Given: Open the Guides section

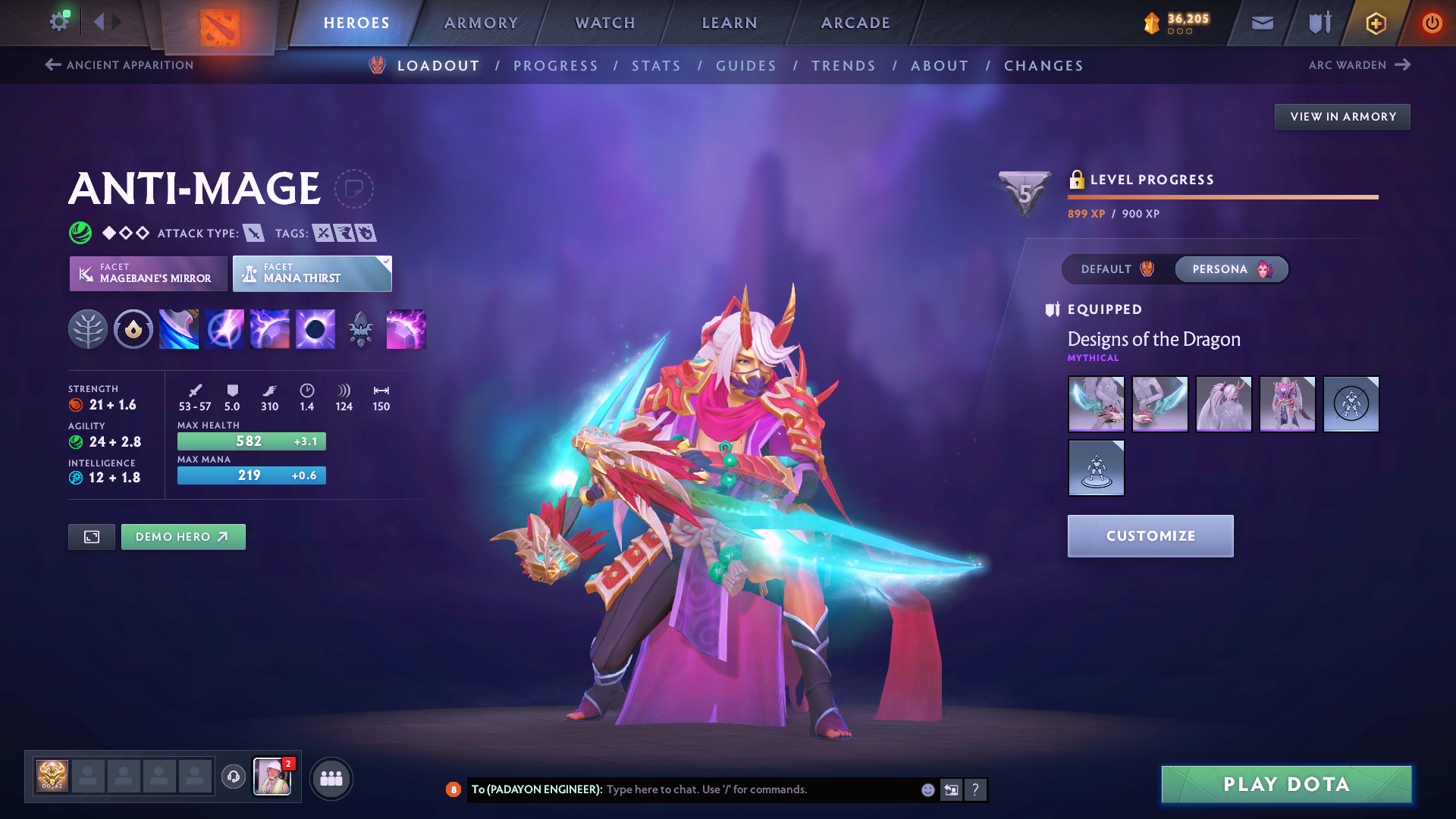Looking at the screenshot, I should [x=746, y=66].
